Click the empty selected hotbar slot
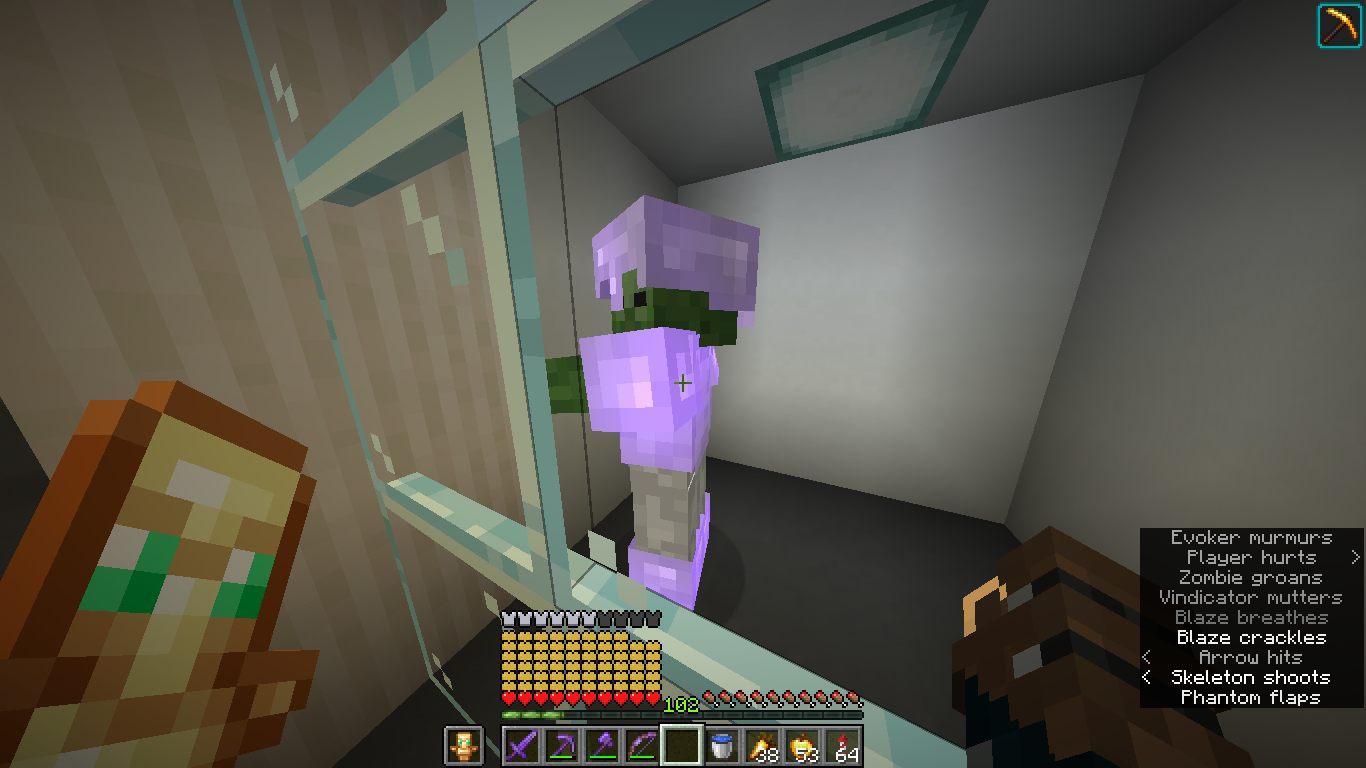Image resolution: width=1366 pixels, height=768 pixels. (x=683, y=744)
